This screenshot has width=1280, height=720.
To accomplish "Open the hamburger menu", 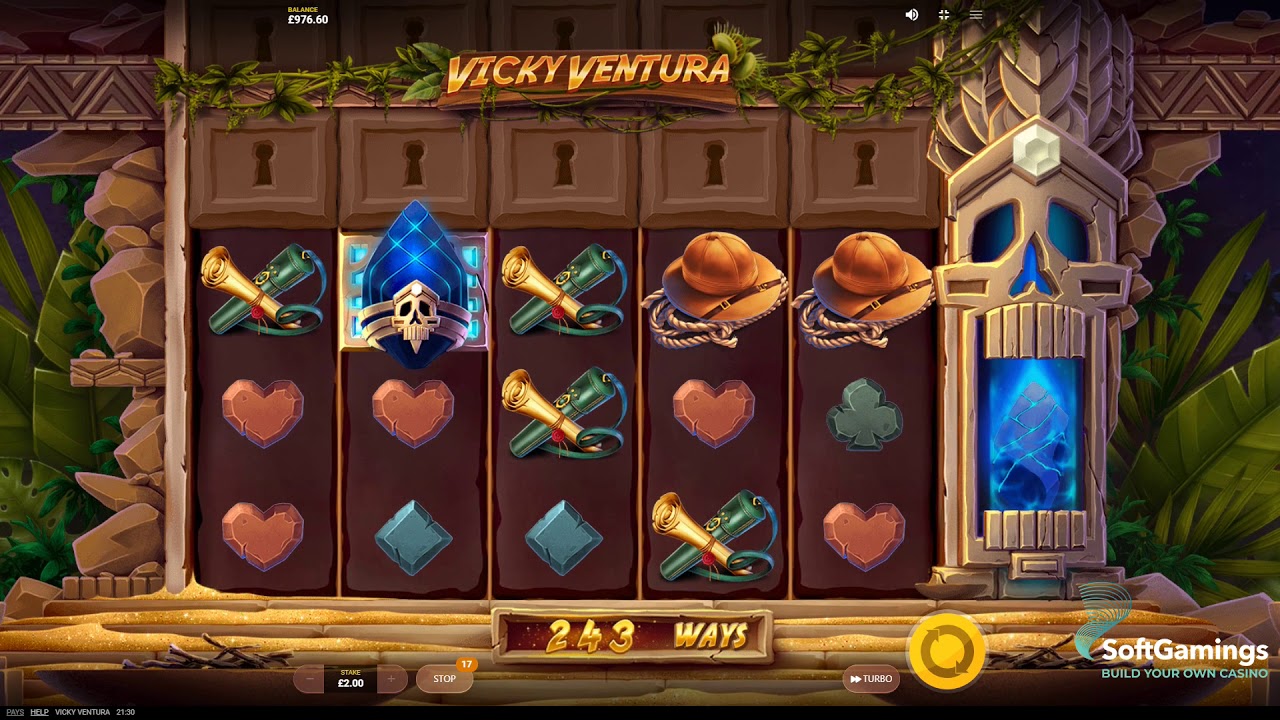I will tap(976, 15).
